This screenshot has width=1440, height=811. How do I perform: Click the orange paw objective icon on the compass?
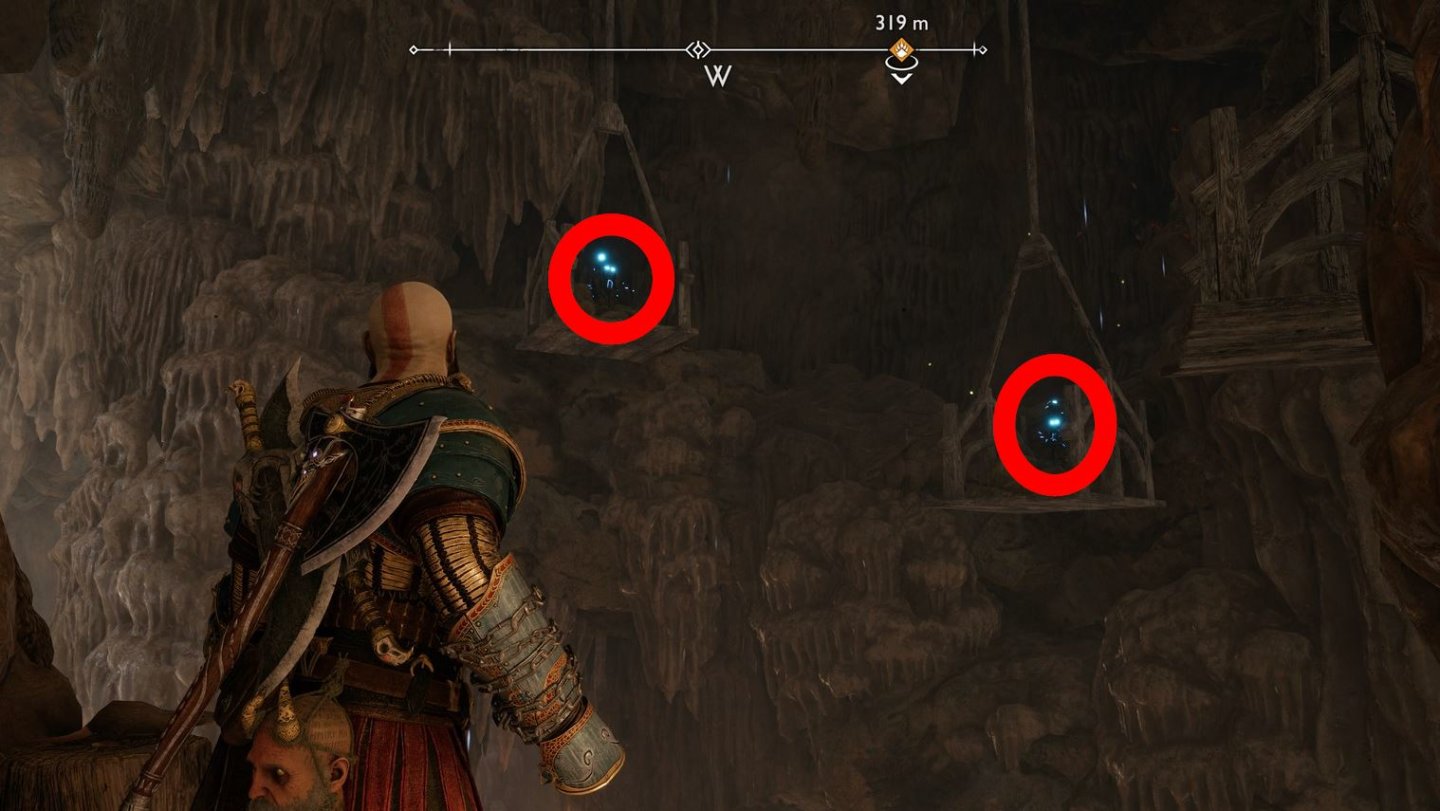tap(901, 48)
